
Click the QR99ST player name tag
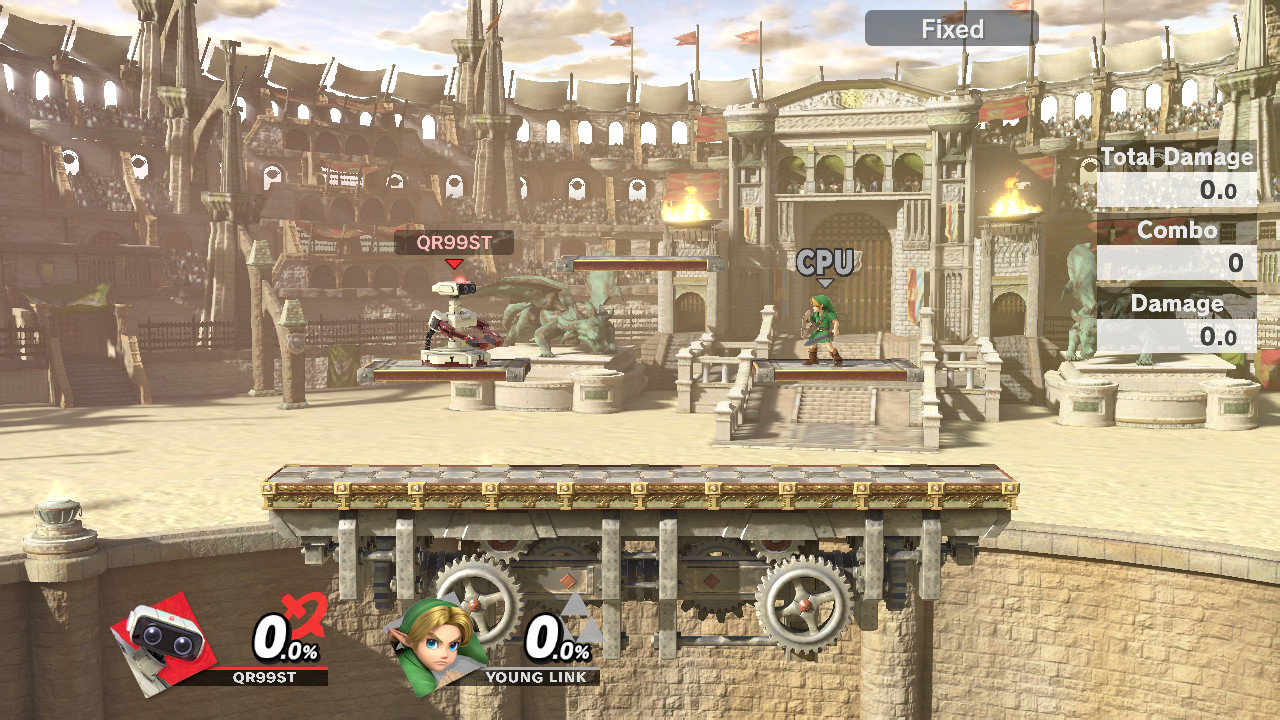click(x=454, y=242)
